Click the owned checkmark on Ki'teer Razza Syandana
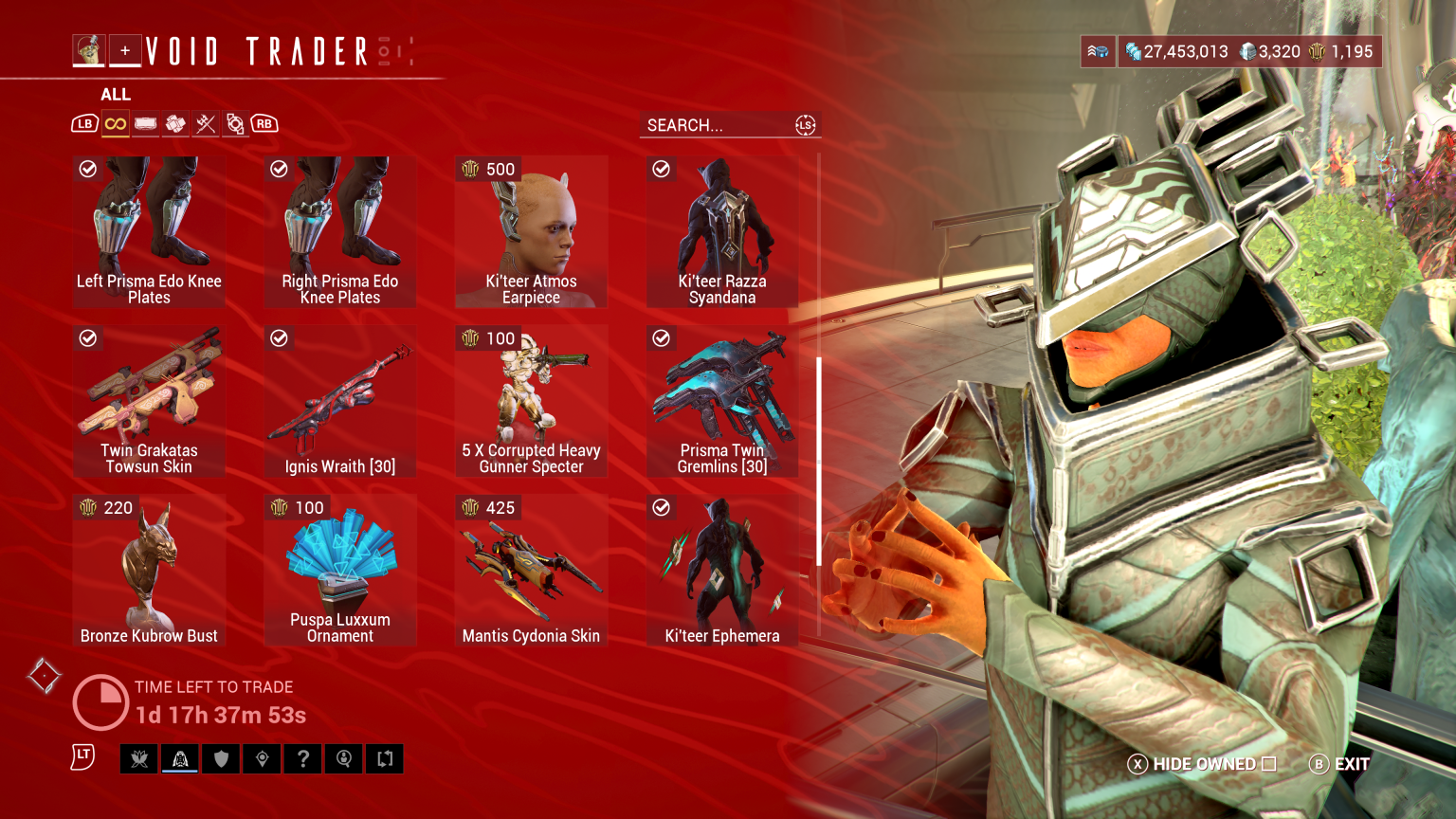Image resolution: width=1456 pixels, height=819 pixels. tap(661, 170)
